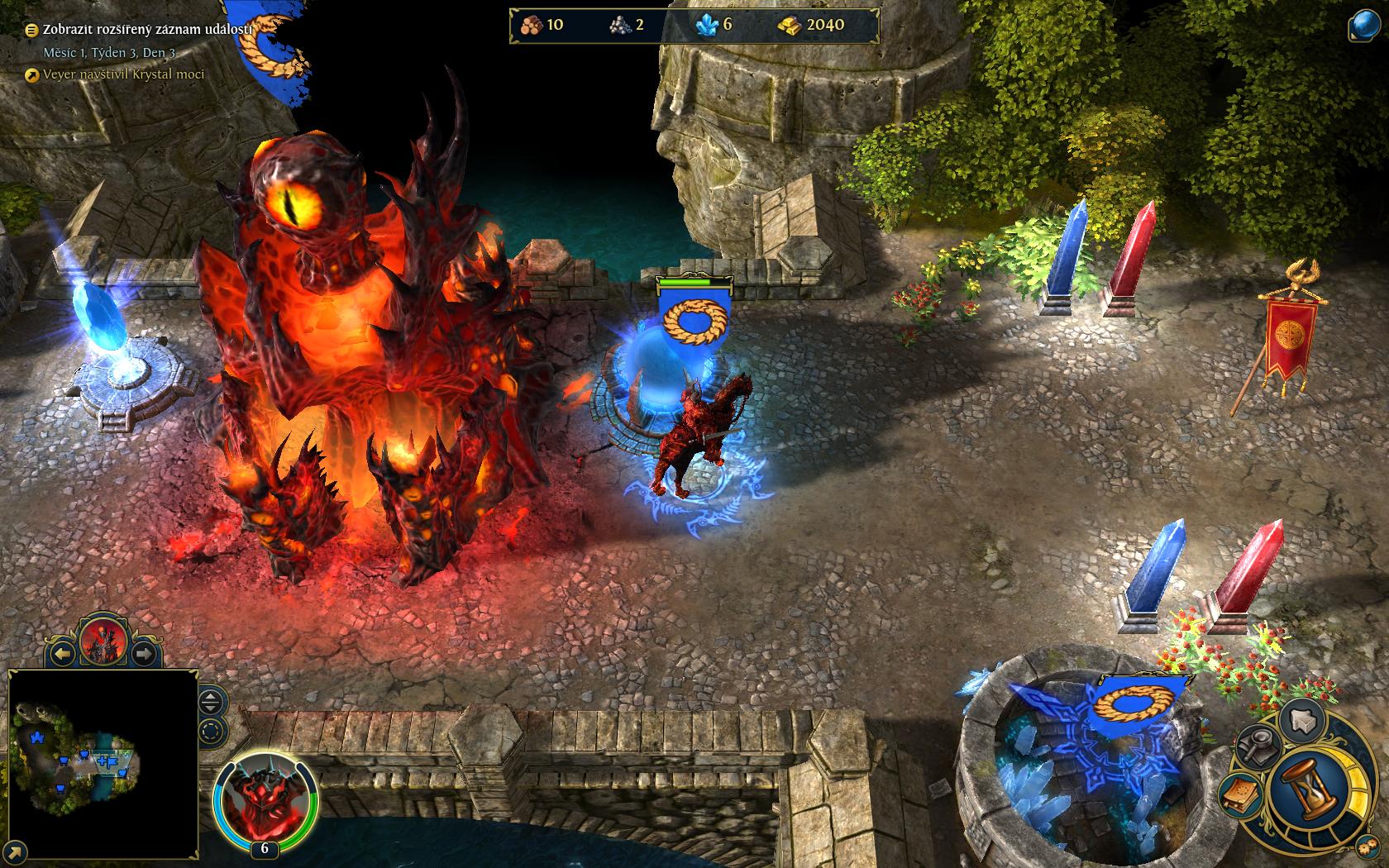Open the options with the gears icon
This screenshot has width=1389, height=868.
point(1368,848)
